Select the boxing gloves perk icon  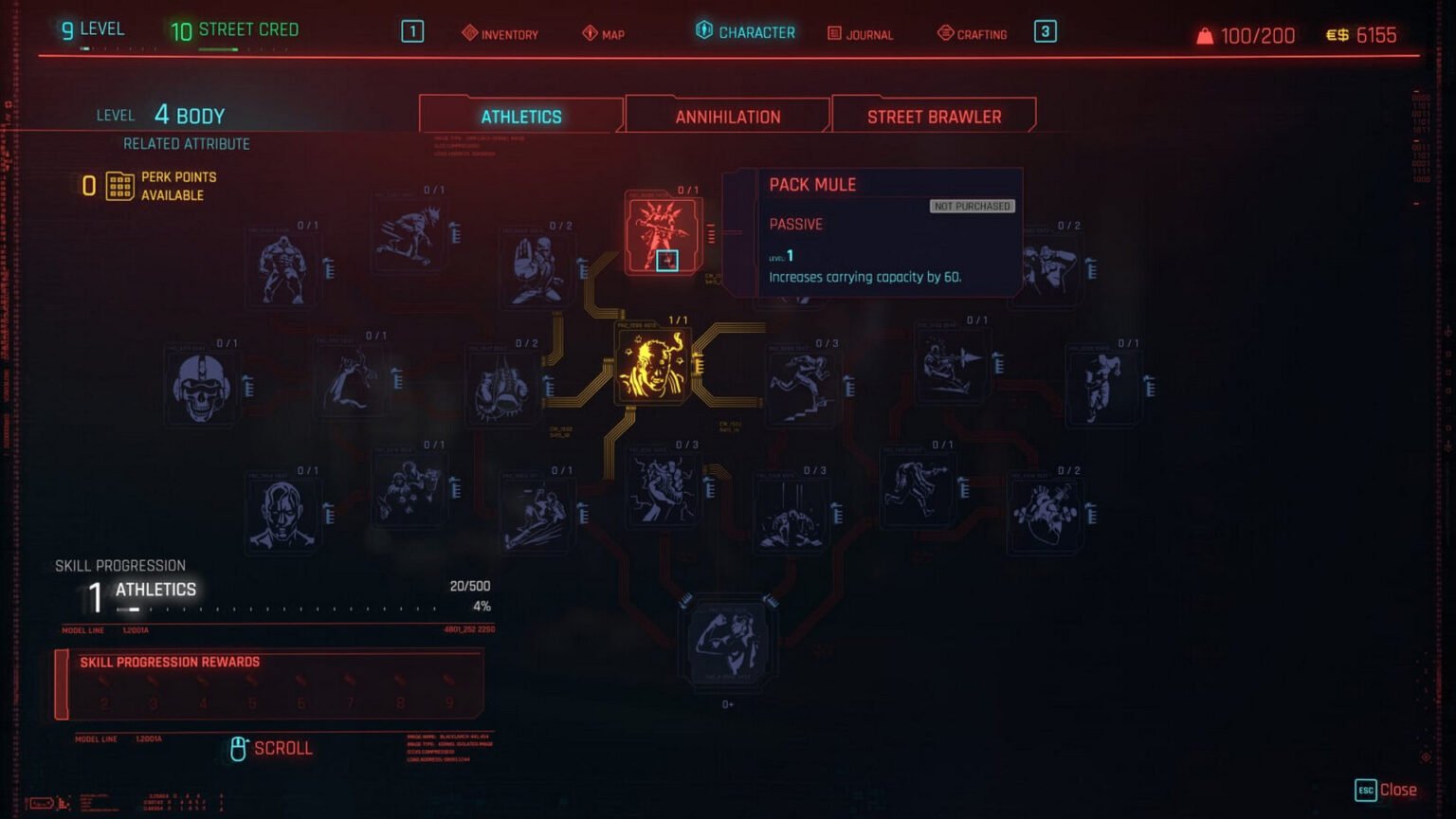[501, 388]
